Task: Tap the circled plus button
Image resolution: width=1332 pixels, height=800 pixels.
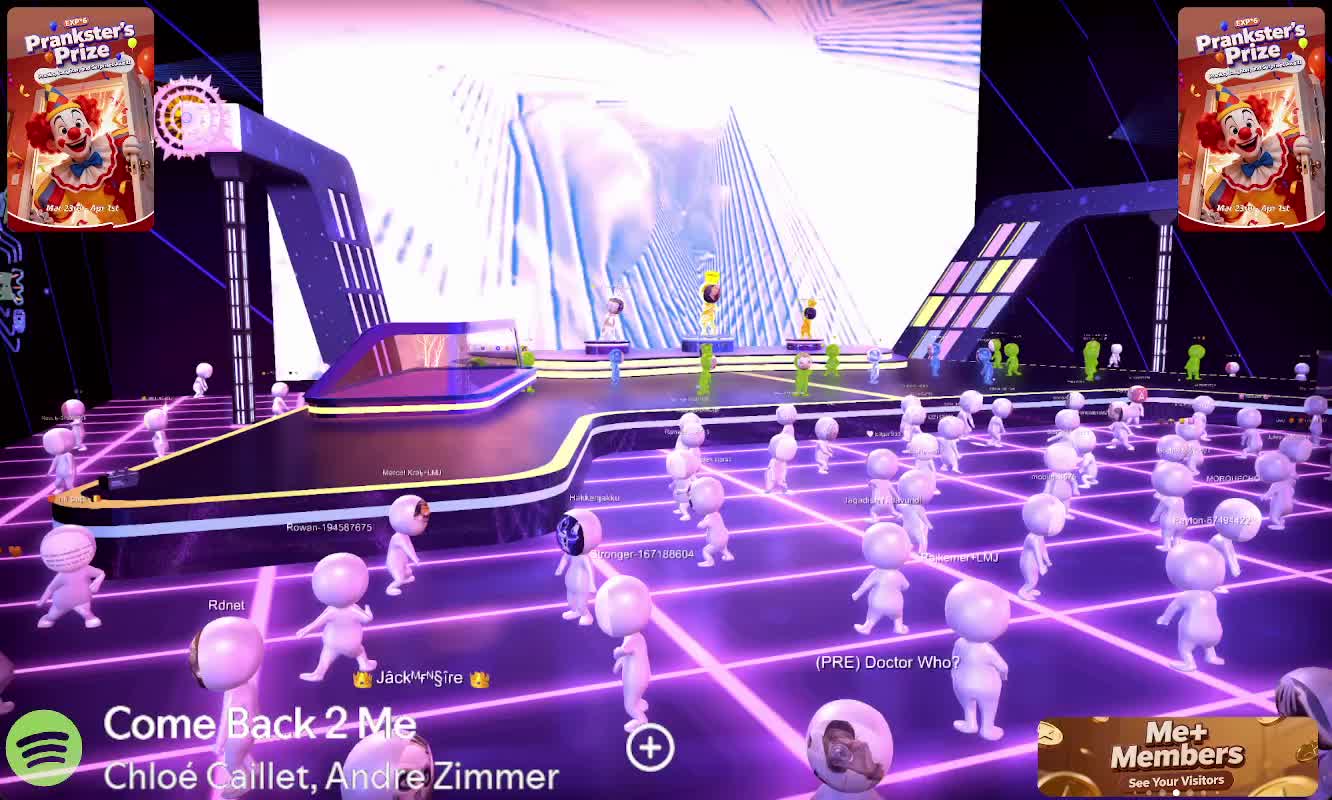Action: pyautogui.click(x=650, y=747)
